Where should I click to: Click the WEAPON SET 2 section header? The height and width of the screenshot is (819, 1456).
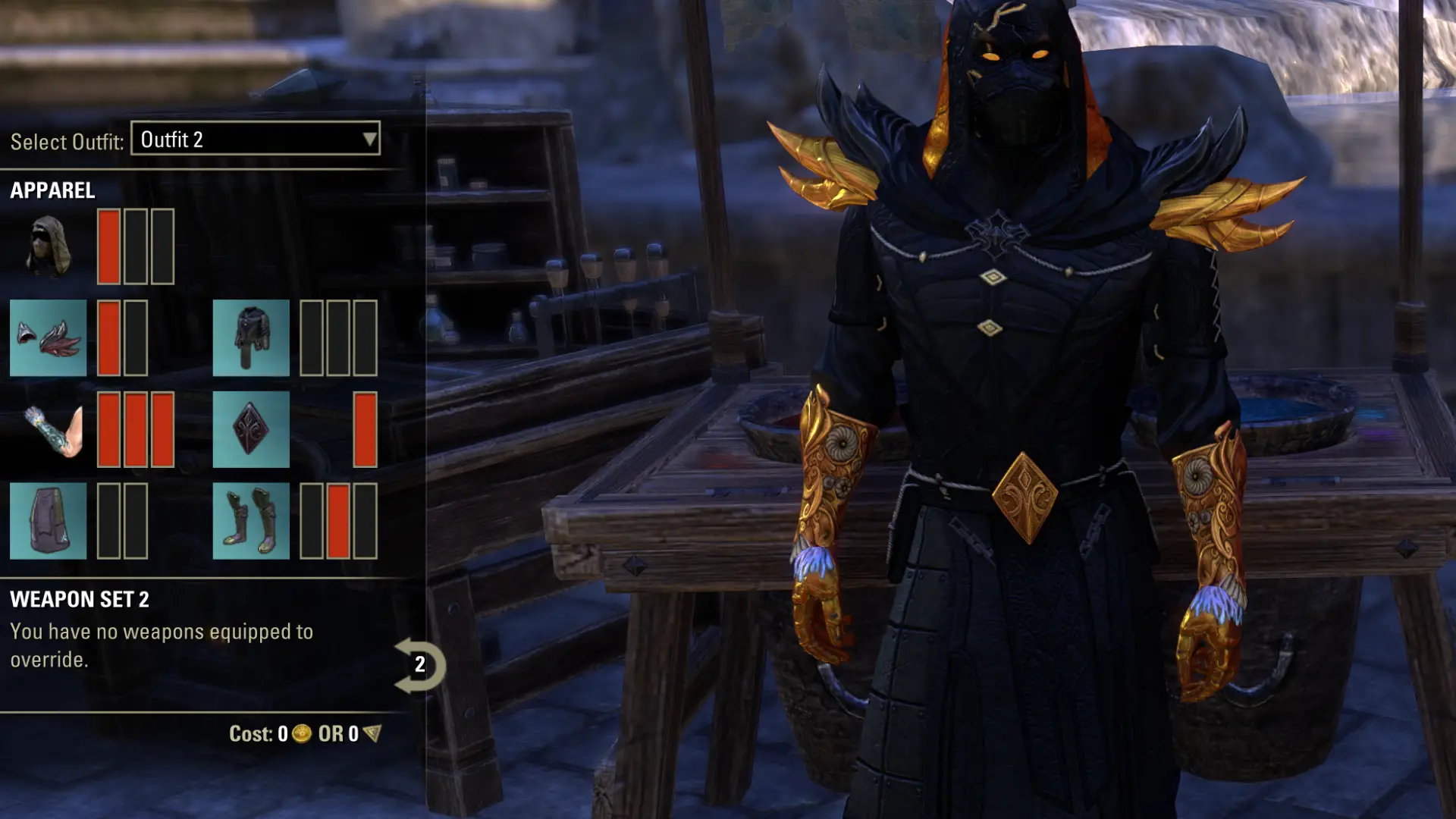tap(80, 599)
